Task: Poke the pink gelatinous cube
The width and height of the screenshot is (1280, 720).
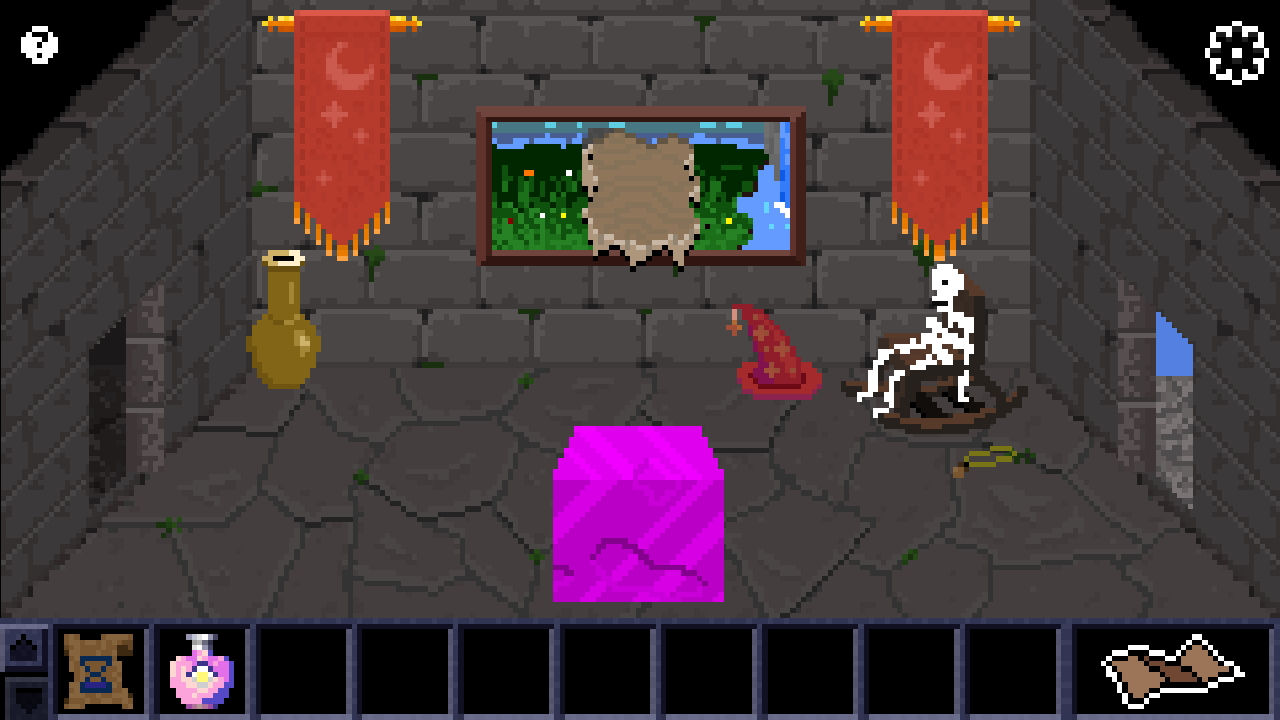Action: pyautogui.click(x=637, y=515)
